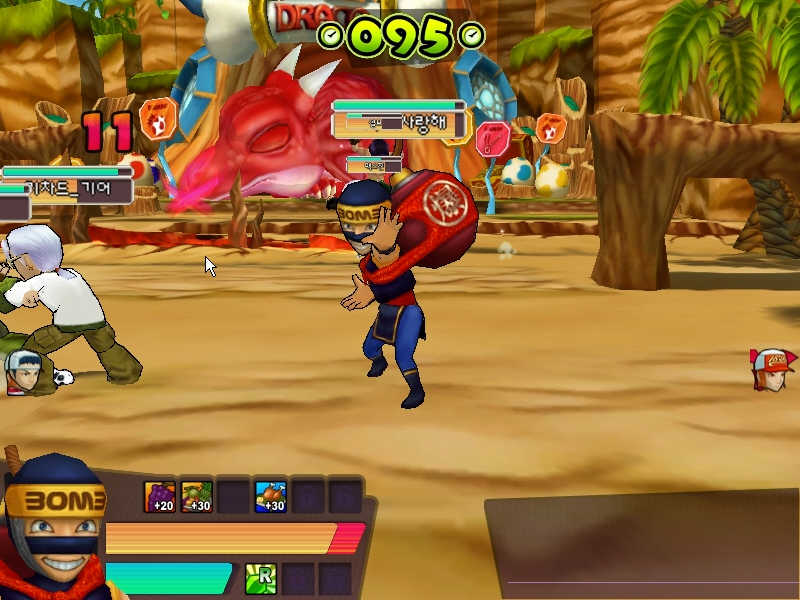Select the red-capped player head icon

772,369
